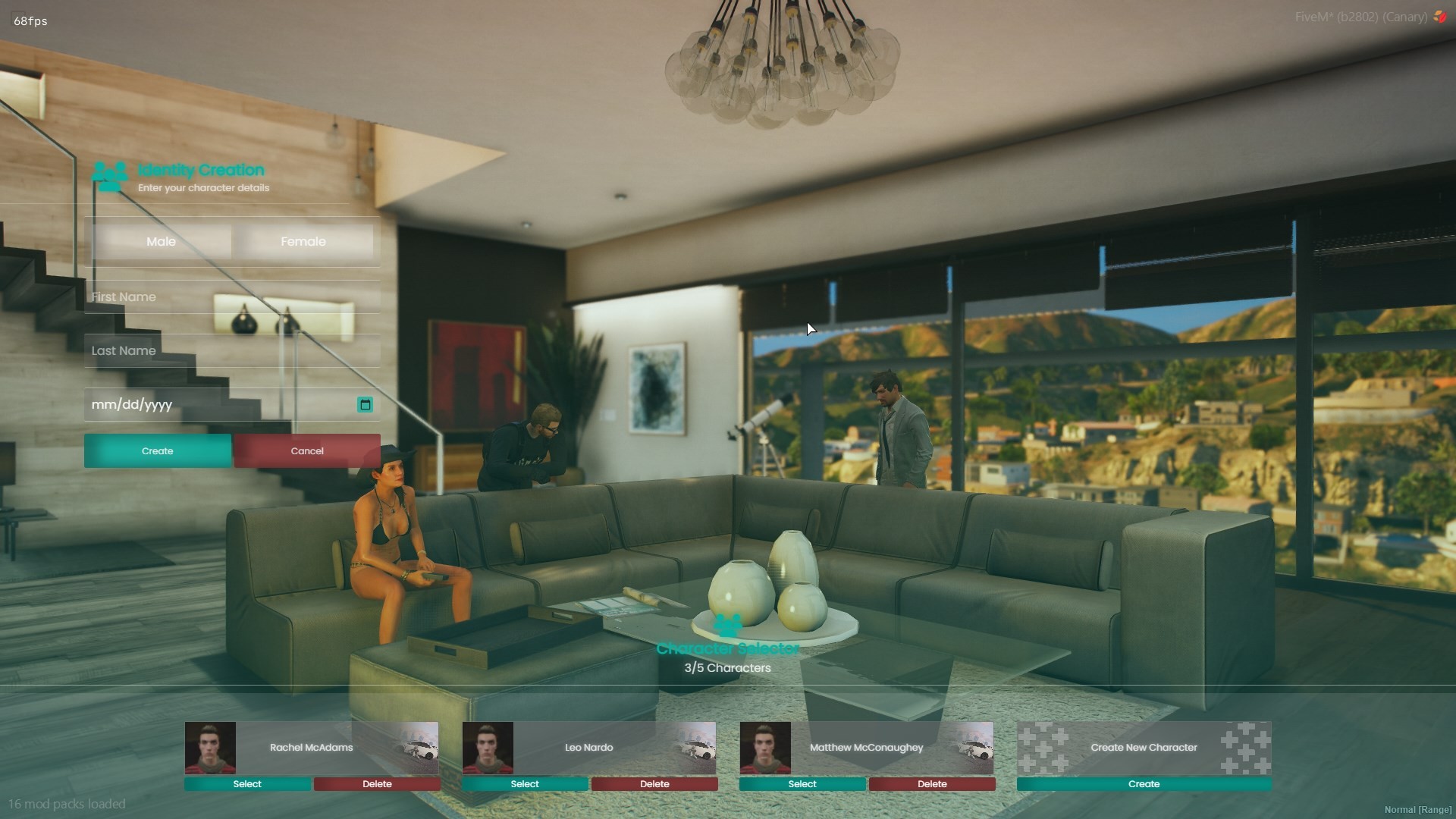Click the Matthew McConaughey character card
The image size is (1456, 819).
(x=867, y=748)
